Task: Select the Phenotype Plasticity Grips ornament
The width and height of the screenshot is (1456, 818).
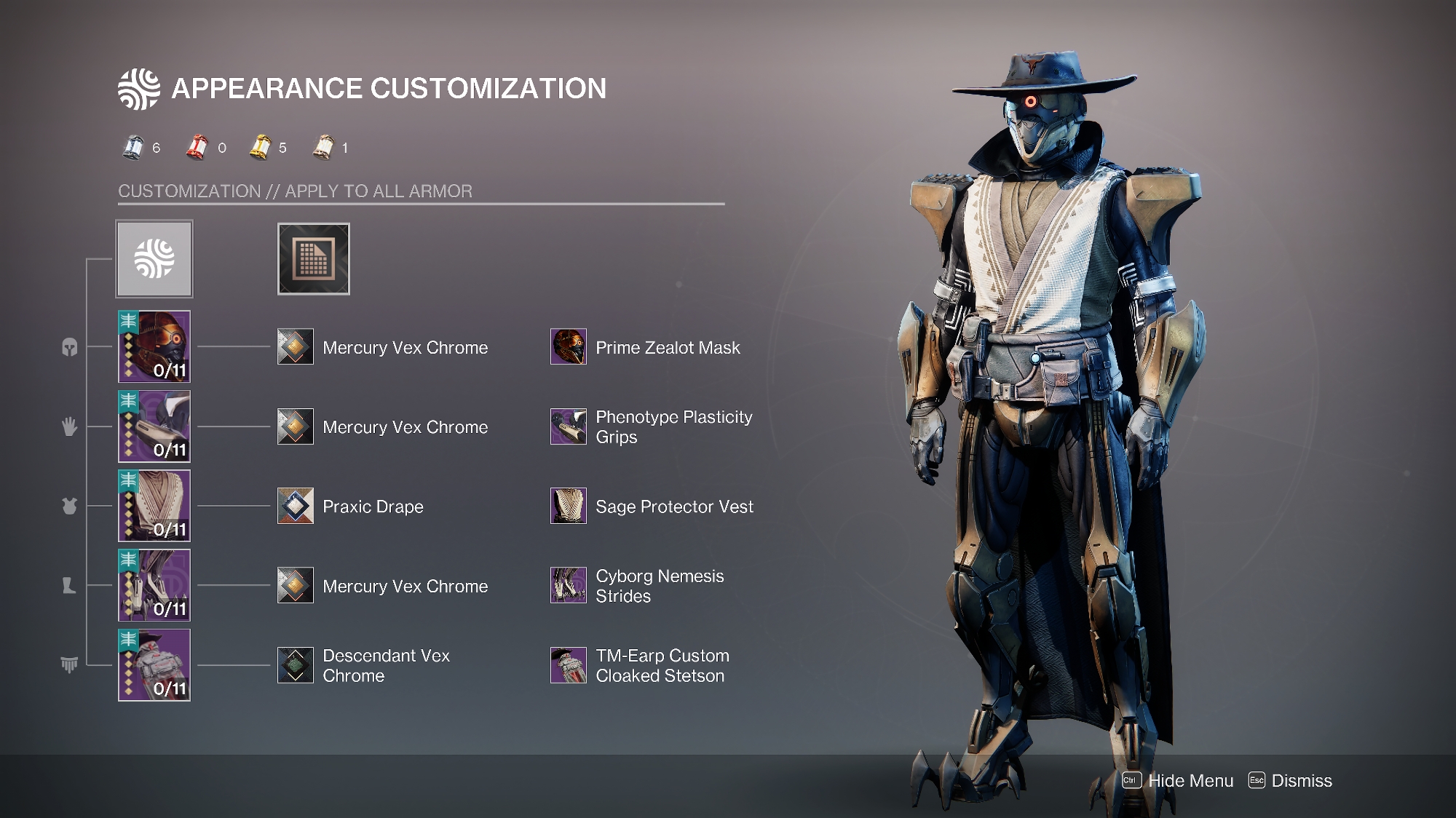Action: pos(569,426)
